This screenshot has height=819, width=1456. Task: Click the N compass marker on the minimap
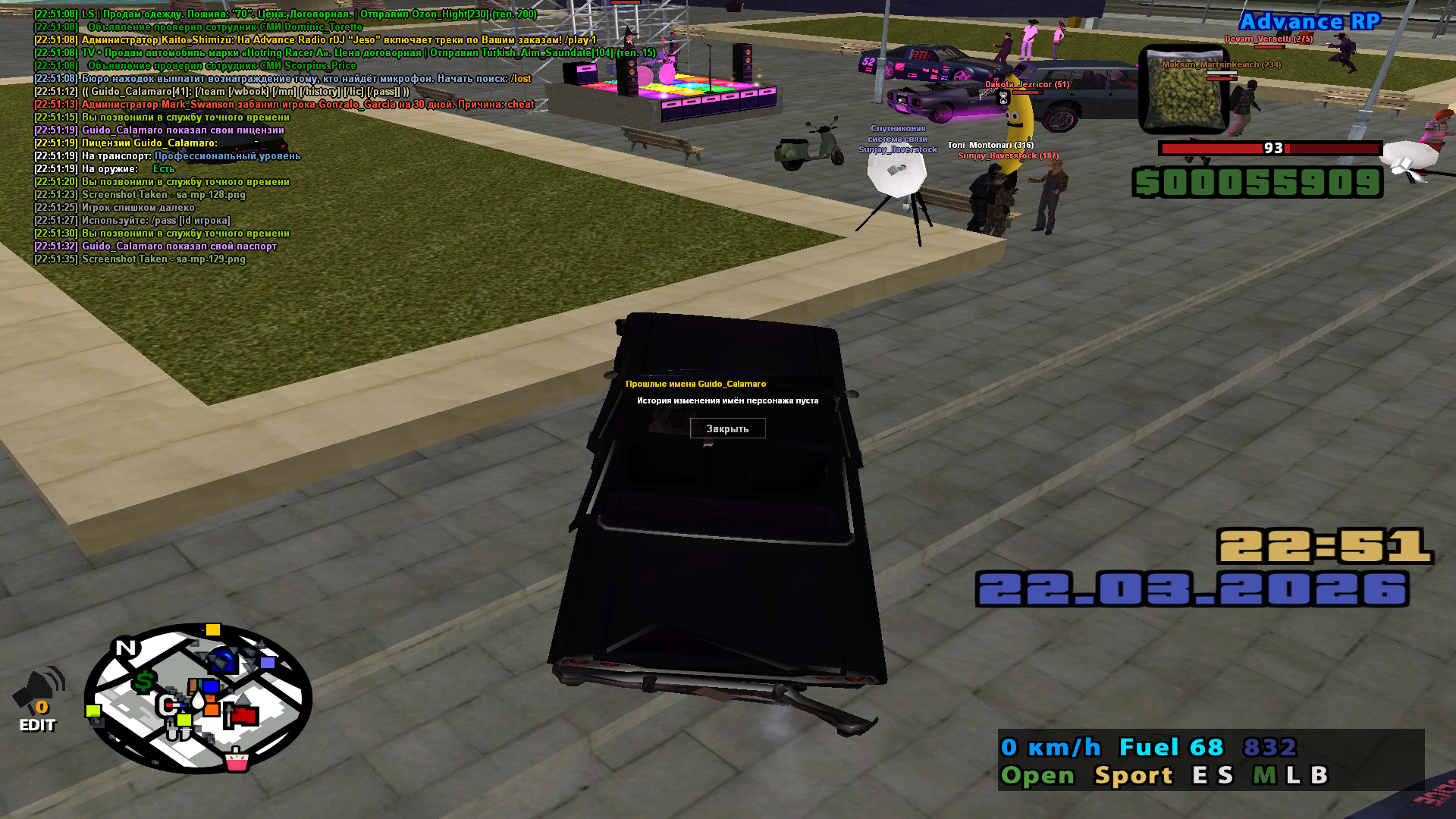[124, 648]
